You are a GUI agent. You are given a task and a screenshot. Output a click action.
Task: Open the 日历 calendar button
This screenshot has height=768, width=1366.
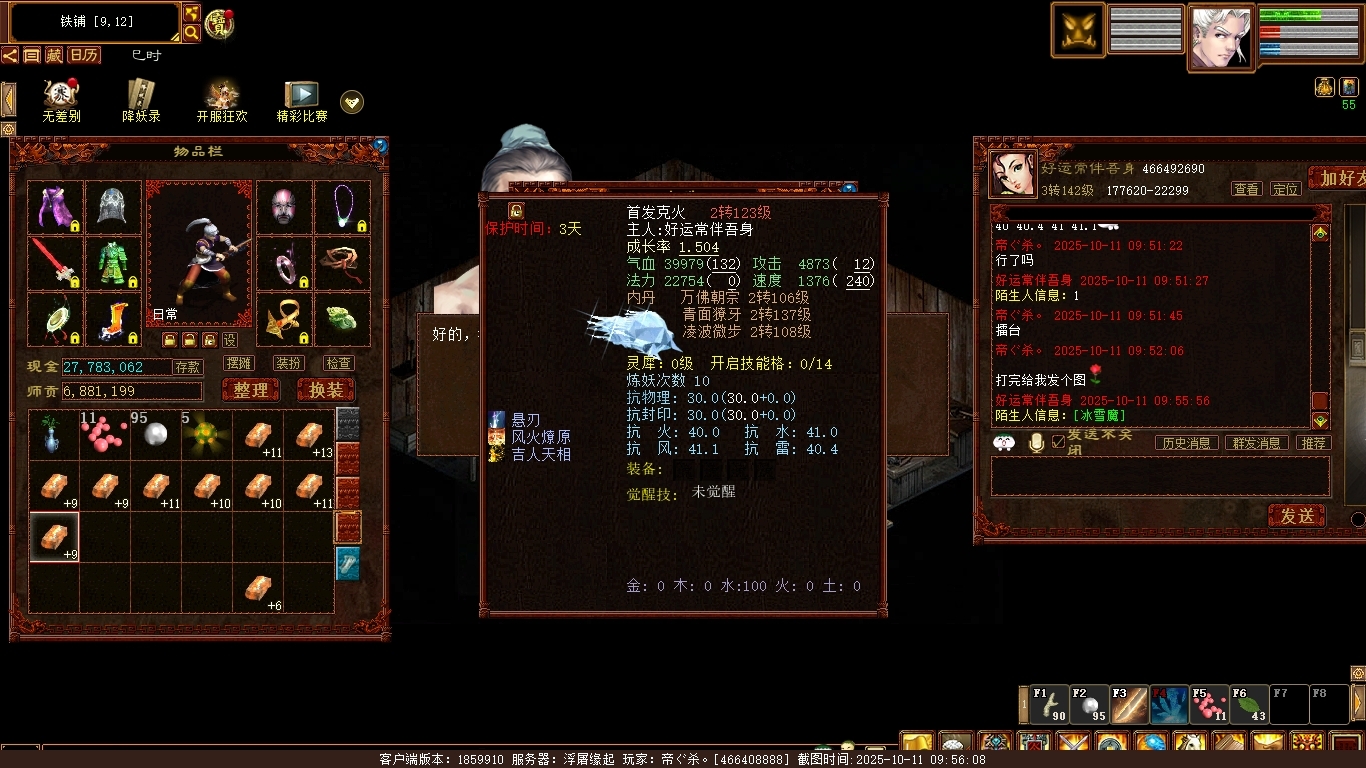tap(85, 55)
